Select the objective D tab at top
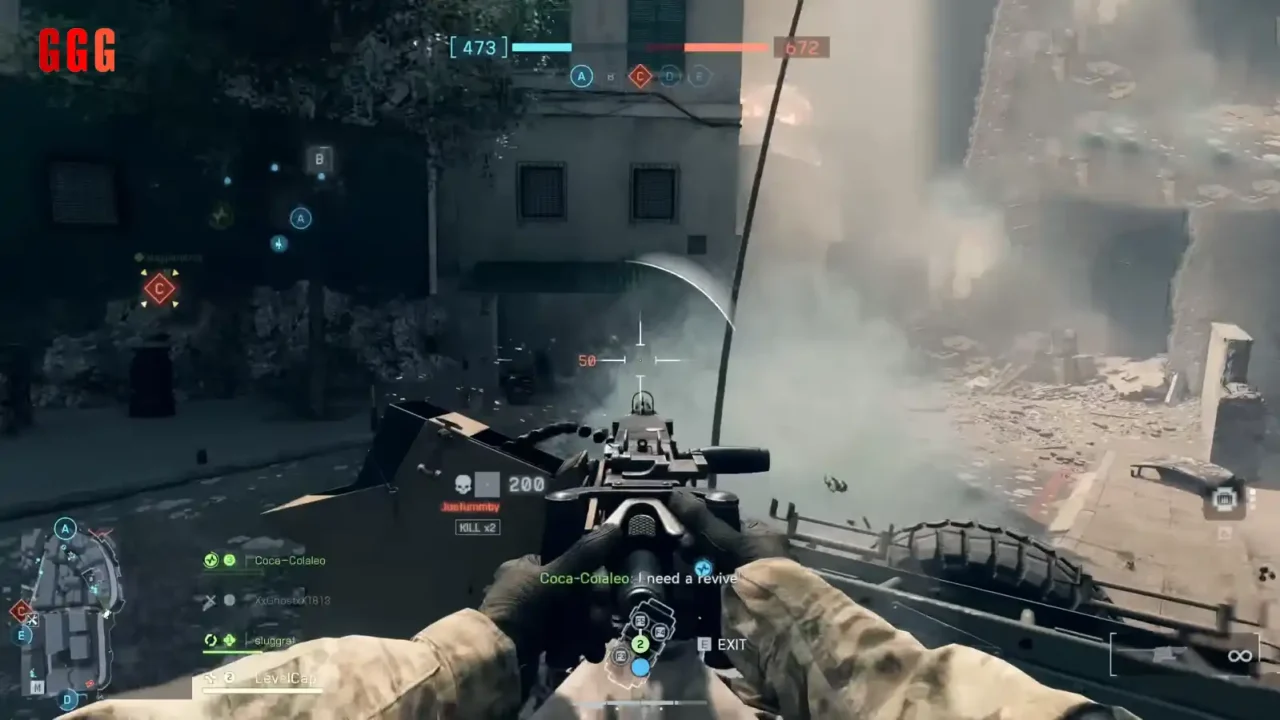 [x=669, y=76]
